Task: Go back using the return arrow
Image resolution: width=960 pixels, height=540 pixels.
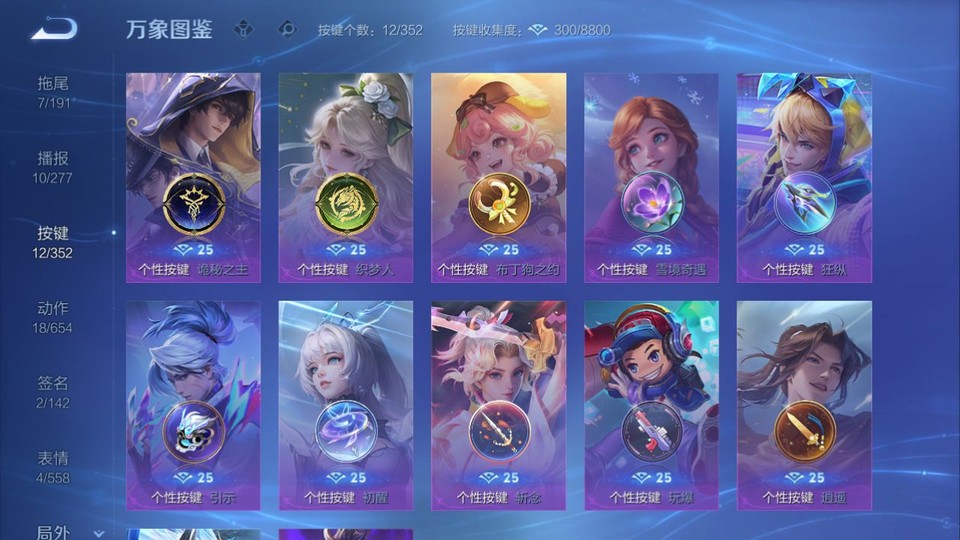Action: point(54,29)
